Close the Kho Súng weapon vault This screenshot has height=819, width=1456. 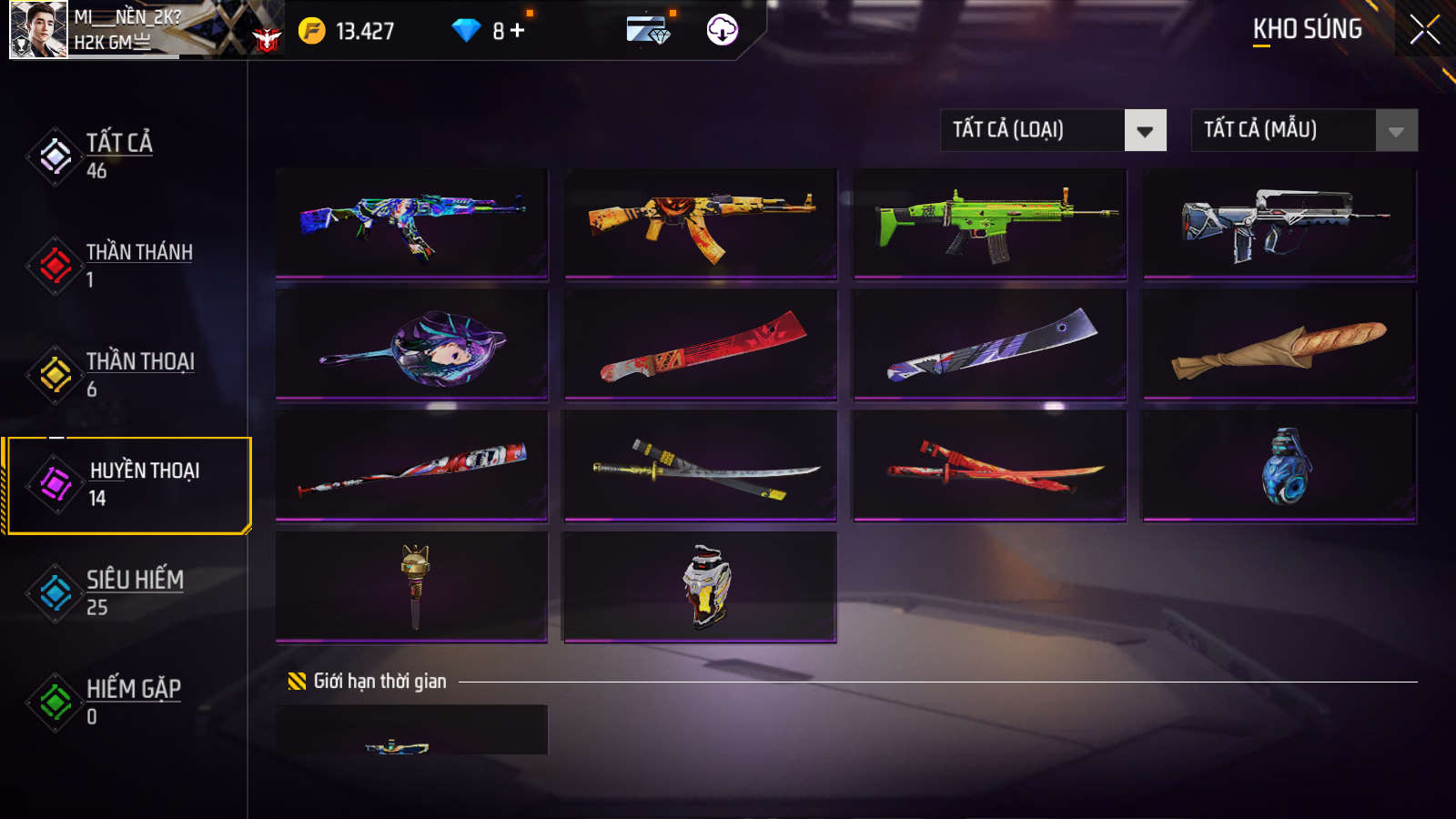pyautogui.click(x=1424, y=30)
